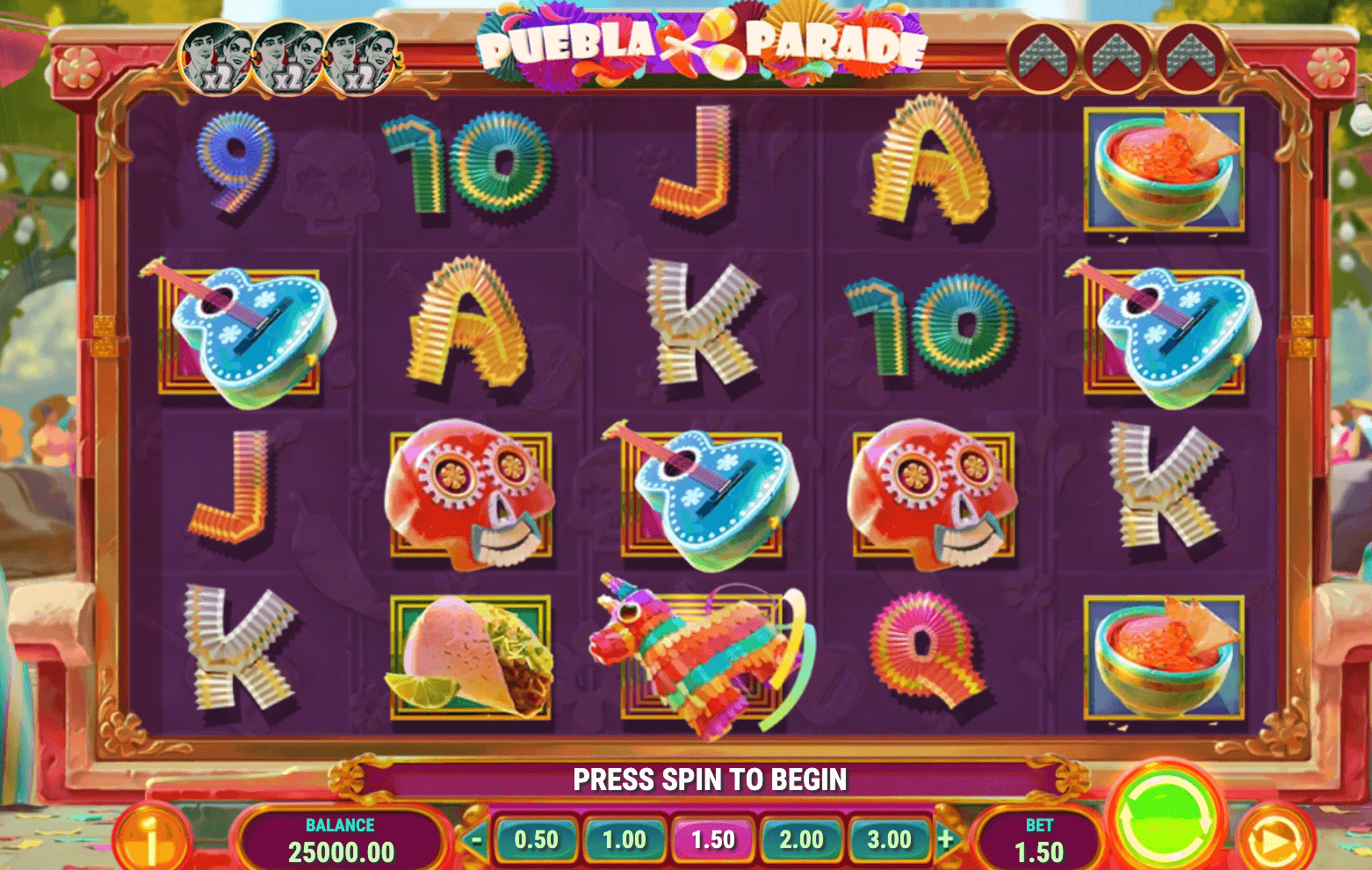Select the 0.50 bet amount
This screenshot has height=870, width=1372.
pyautogui.click(x=536, y=840)
